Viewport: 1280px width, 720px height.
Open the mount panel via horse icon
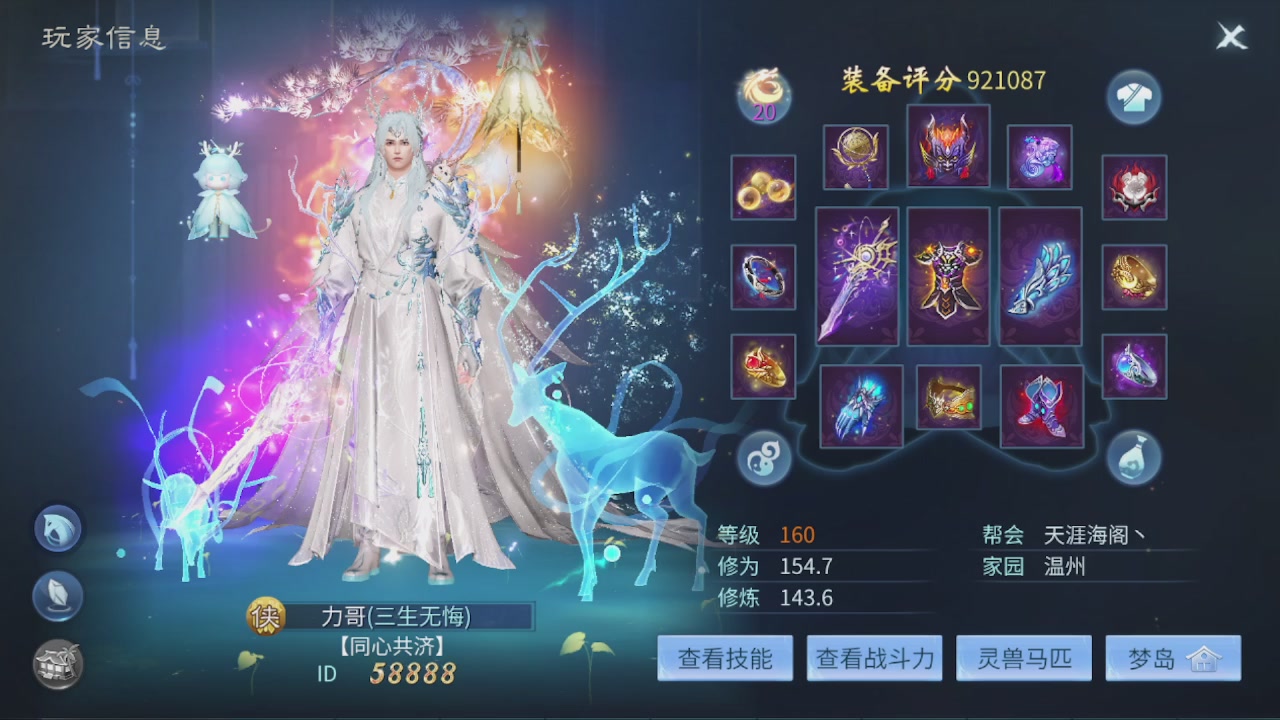[56, 530]
